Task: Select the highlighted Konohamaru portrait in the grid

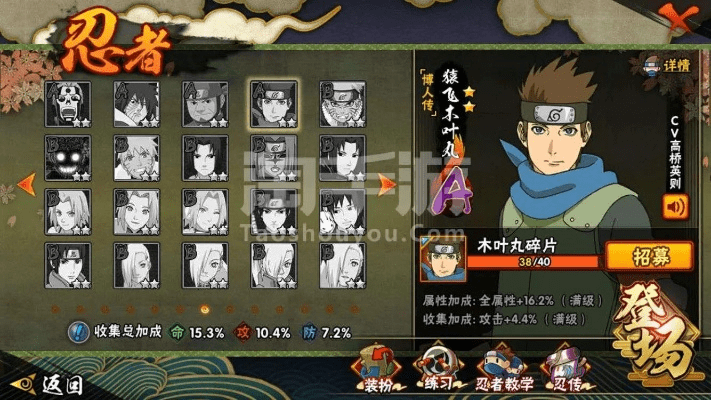Action: 272,103
